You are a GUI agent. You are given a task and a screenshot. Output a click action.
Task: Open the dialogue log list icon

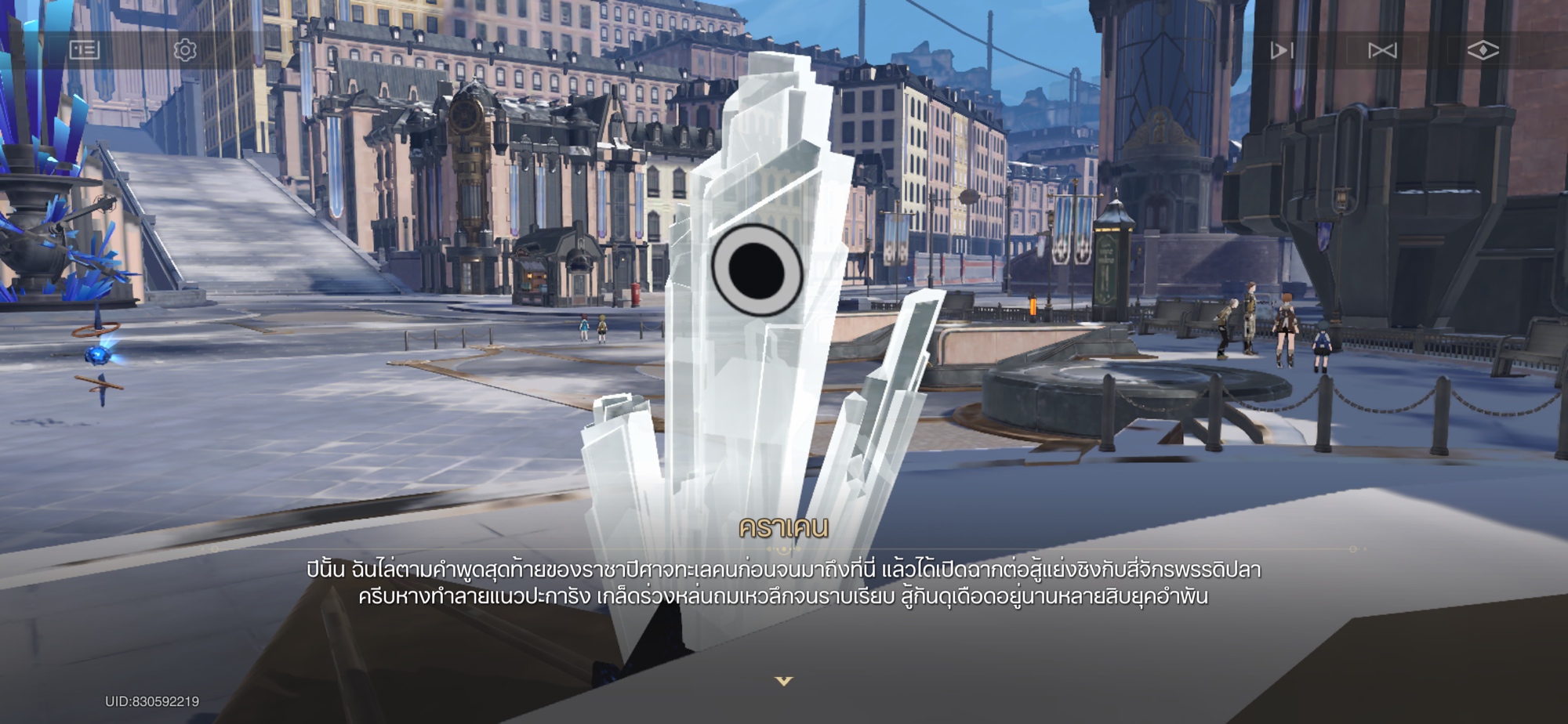[85, 50]
